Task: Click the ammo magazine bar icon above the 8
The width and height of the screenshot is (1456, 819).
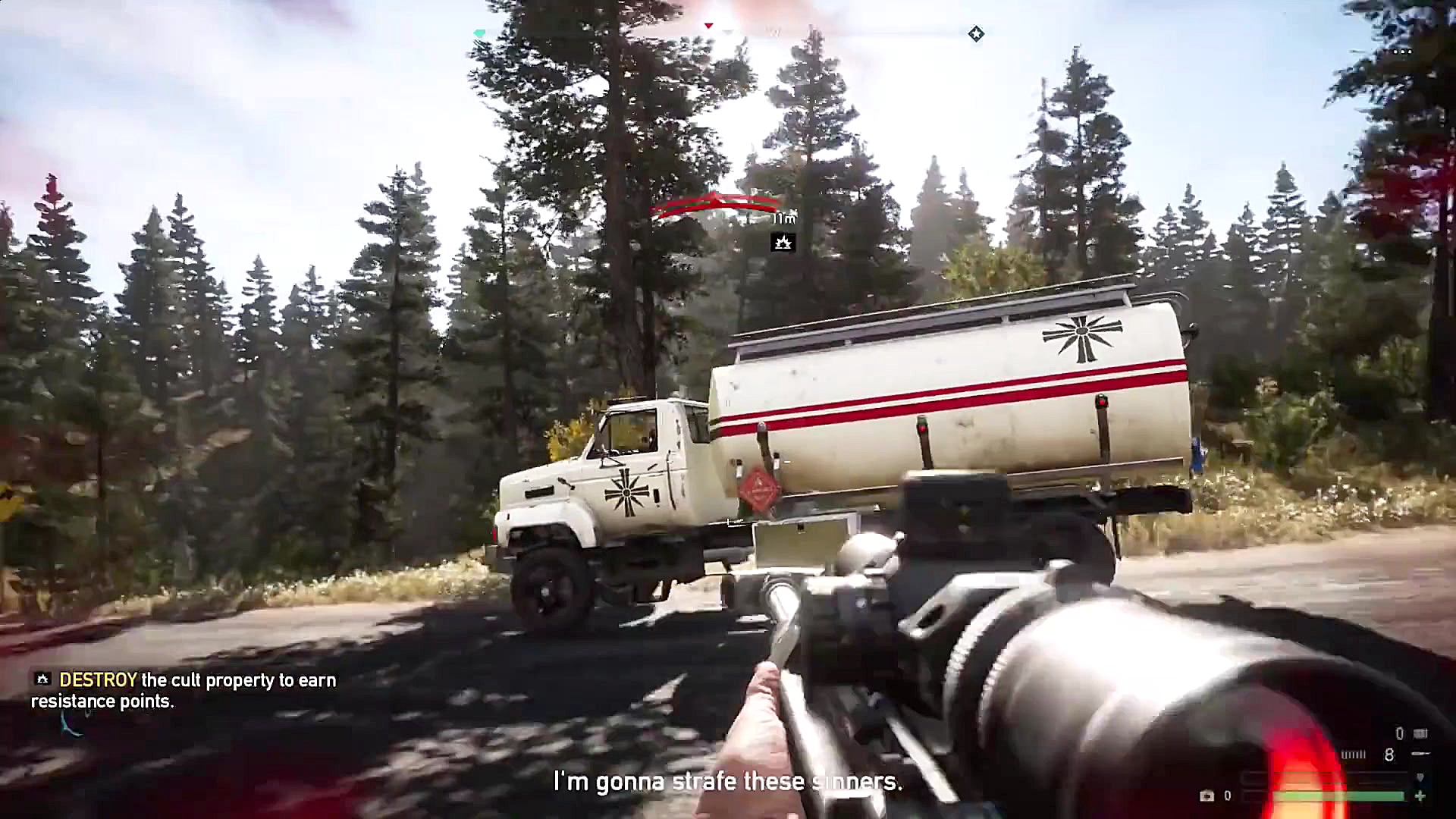Action: [1354, 753]
